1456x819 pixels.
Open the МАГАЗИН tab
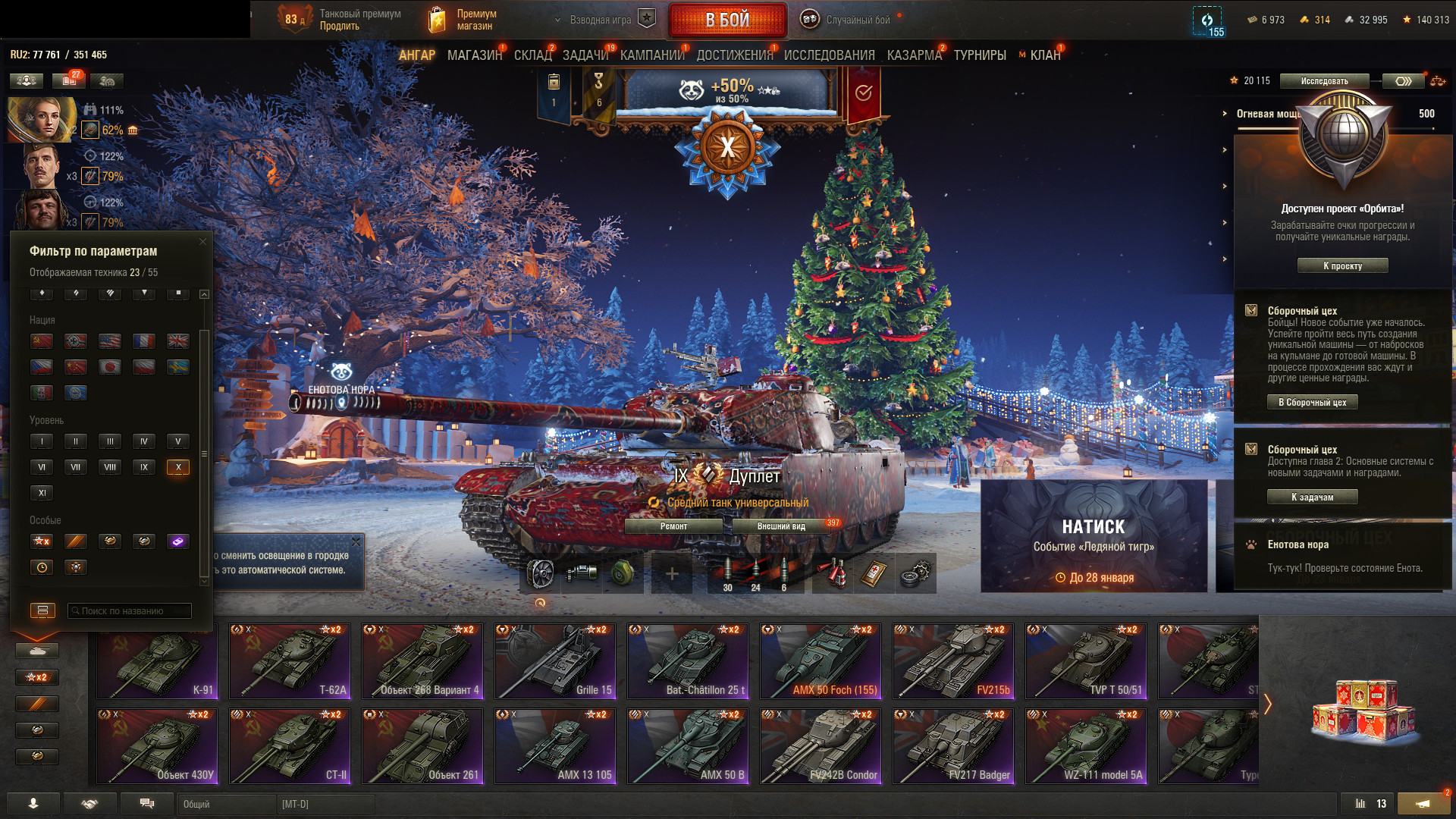[474, 55]
